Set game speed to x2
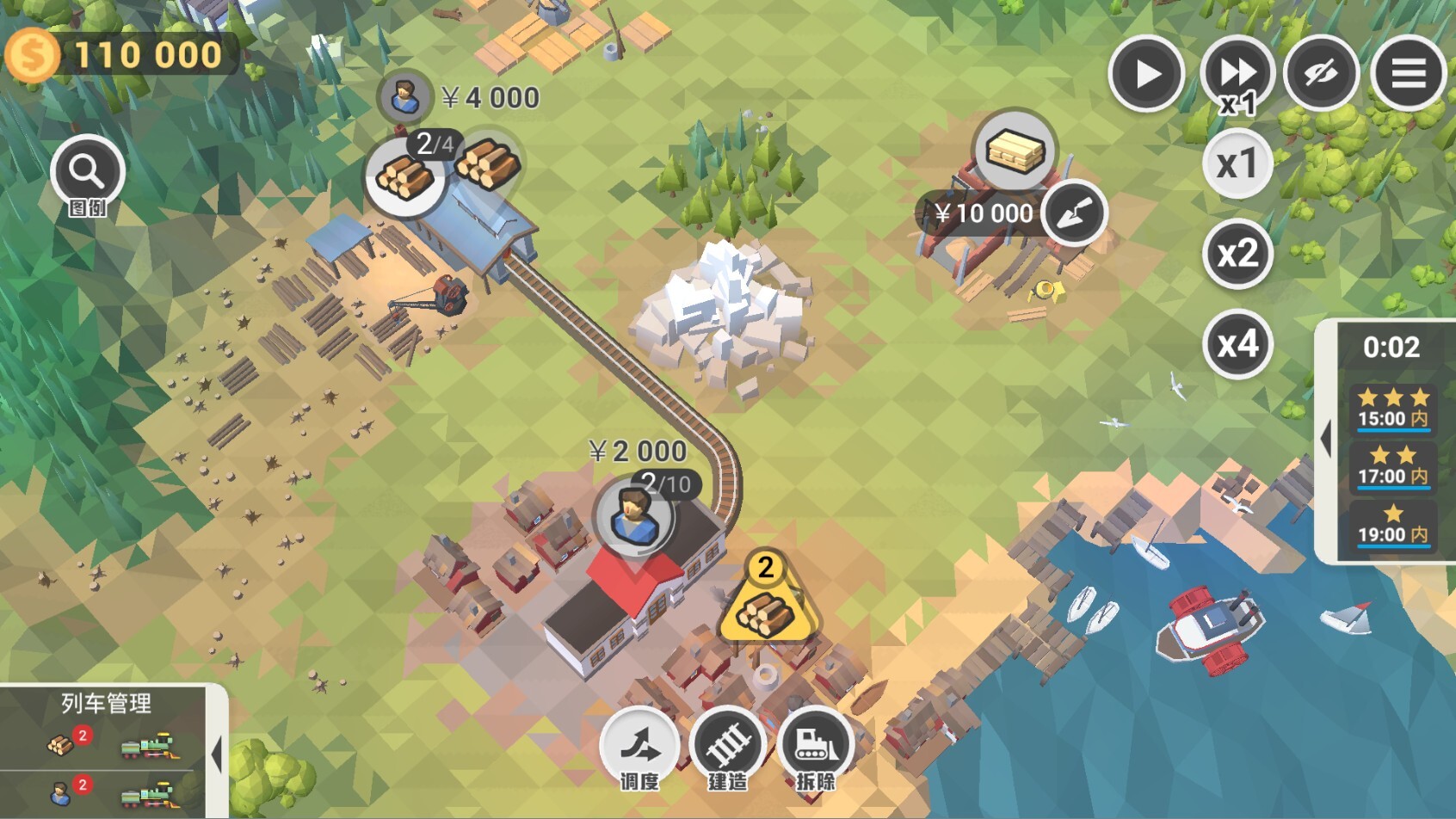 point(1237,254)
